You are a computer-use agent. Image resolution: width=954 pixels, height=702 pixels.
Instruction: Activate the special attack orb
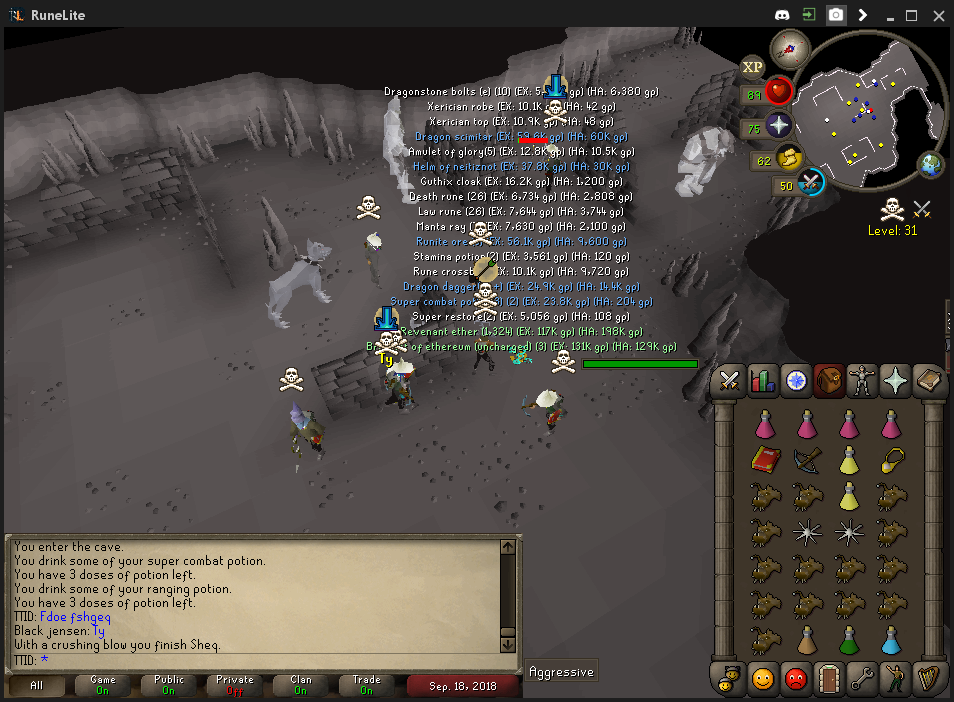pos(810,184)
